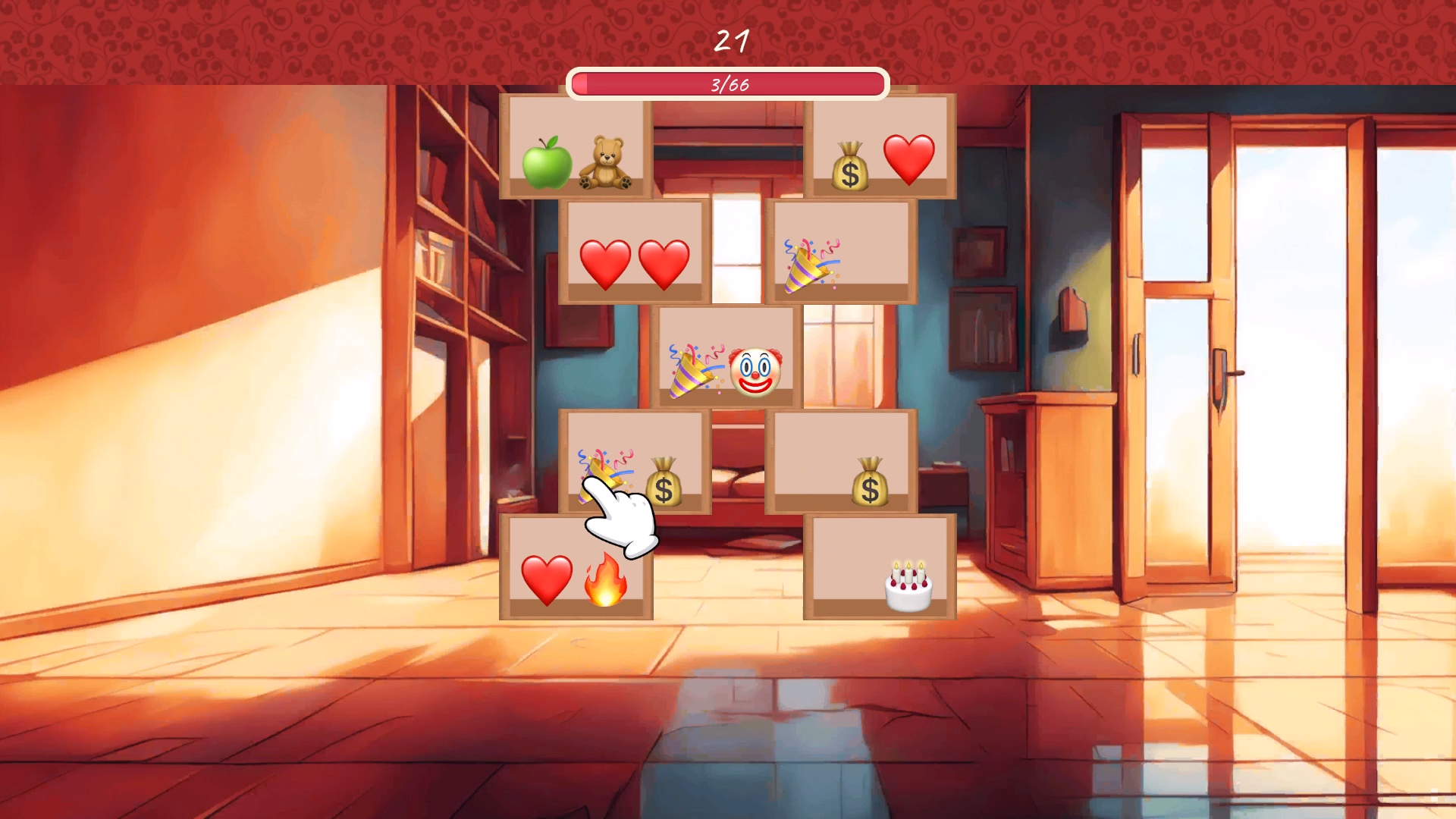Select the heart next to the money bag

pos(909,158)
